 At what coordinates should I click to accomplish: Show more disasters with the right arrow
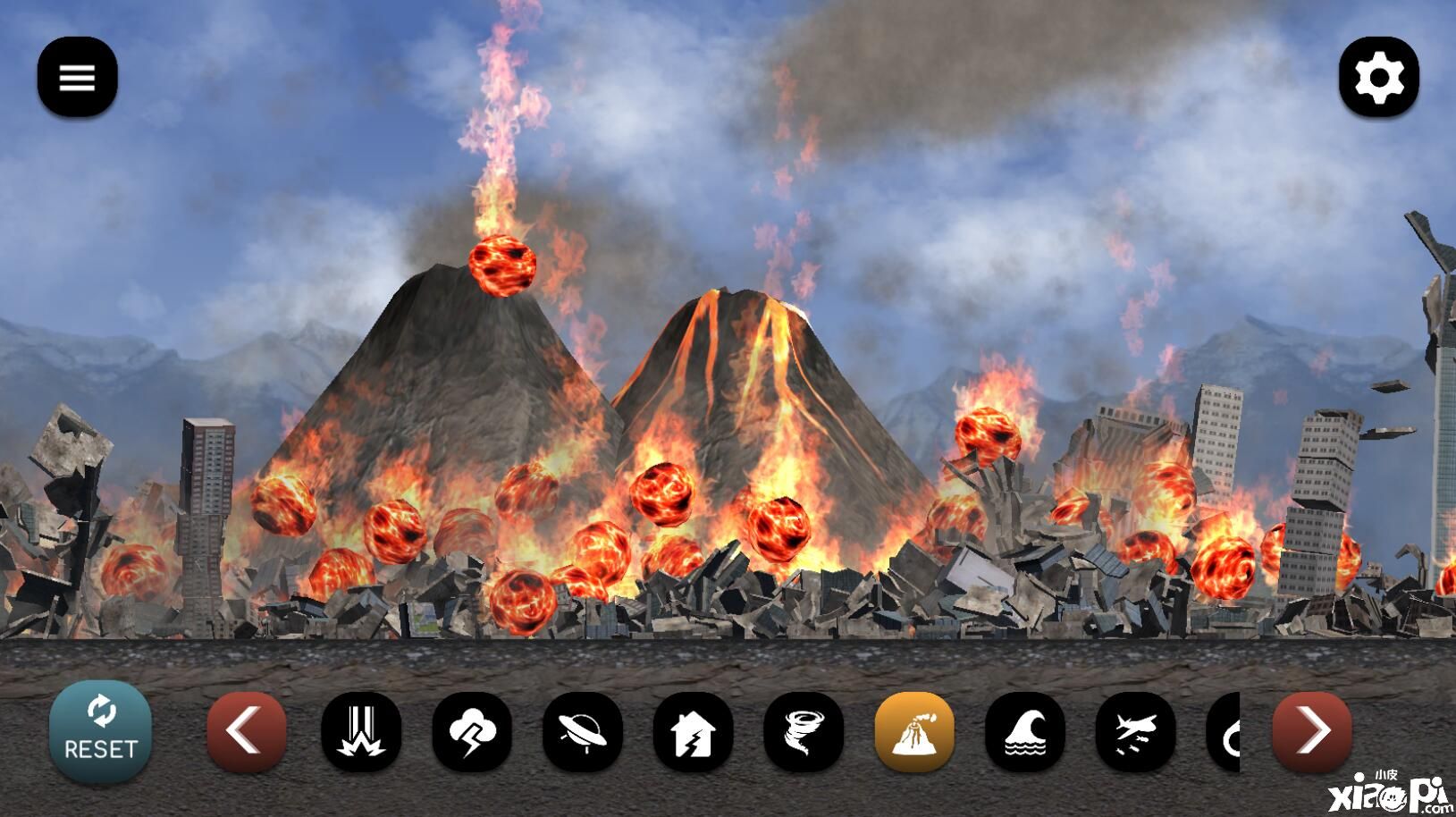[1312, 732]
